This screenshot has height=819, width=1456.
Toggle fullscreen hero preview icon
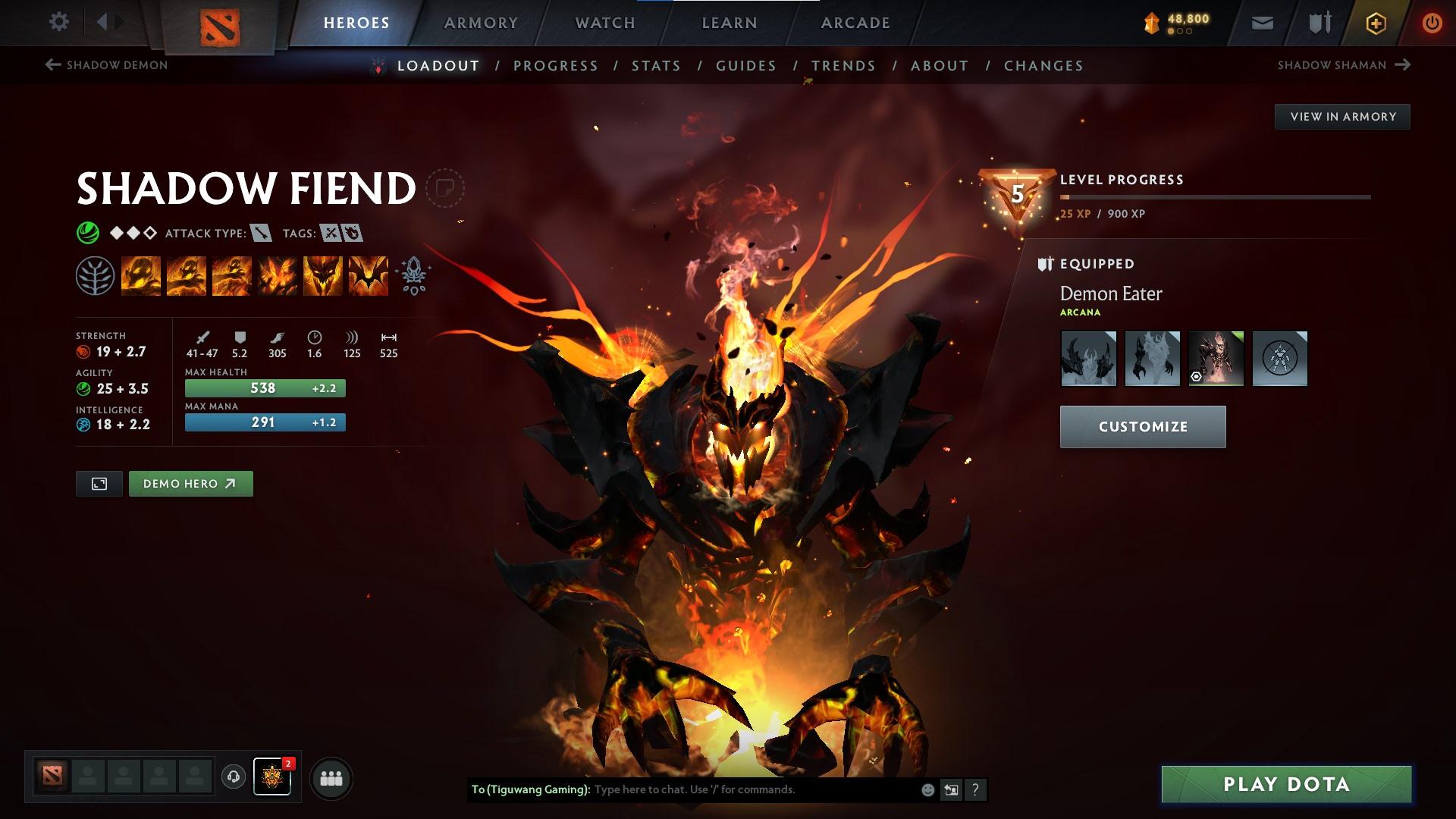(99, 483)
